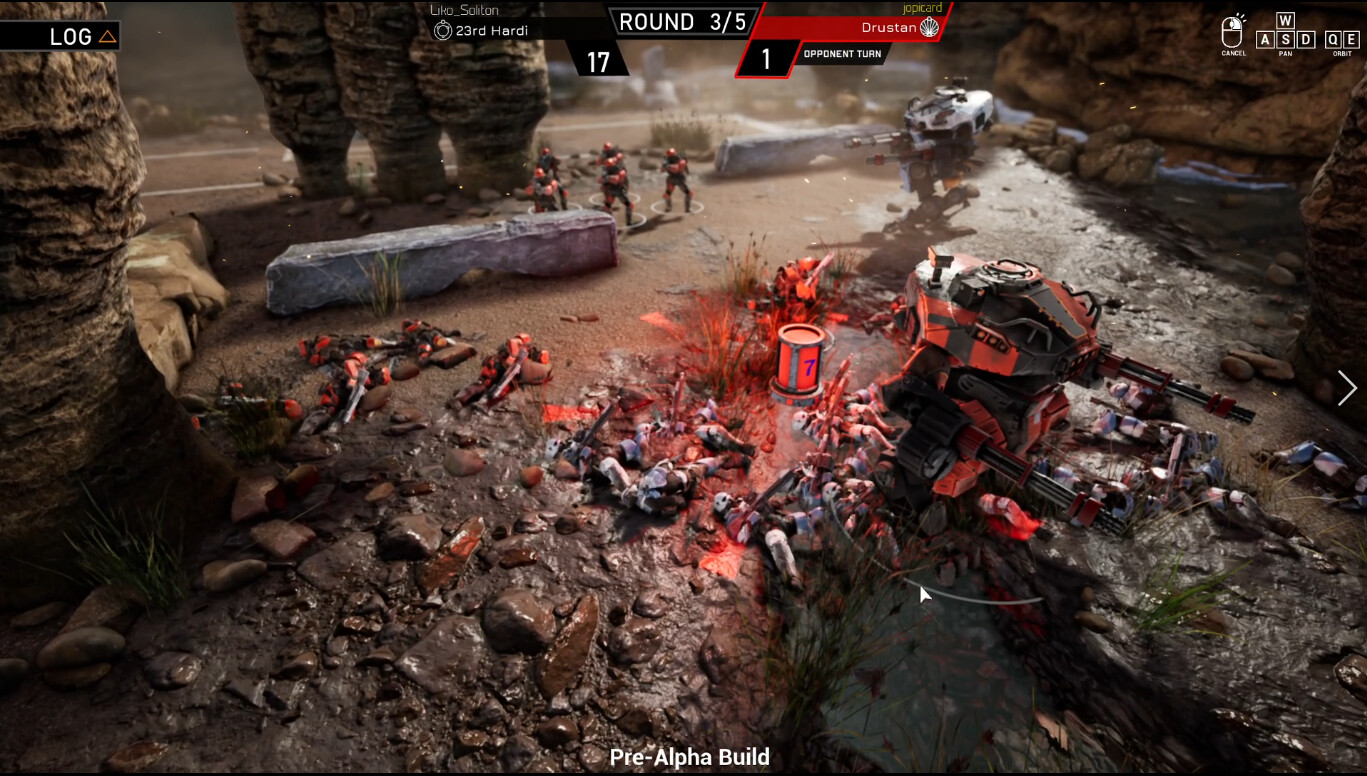Screen dimensions: 1367x776
Task: Click the red objective marker showing 7
Action: coord(800,362)
